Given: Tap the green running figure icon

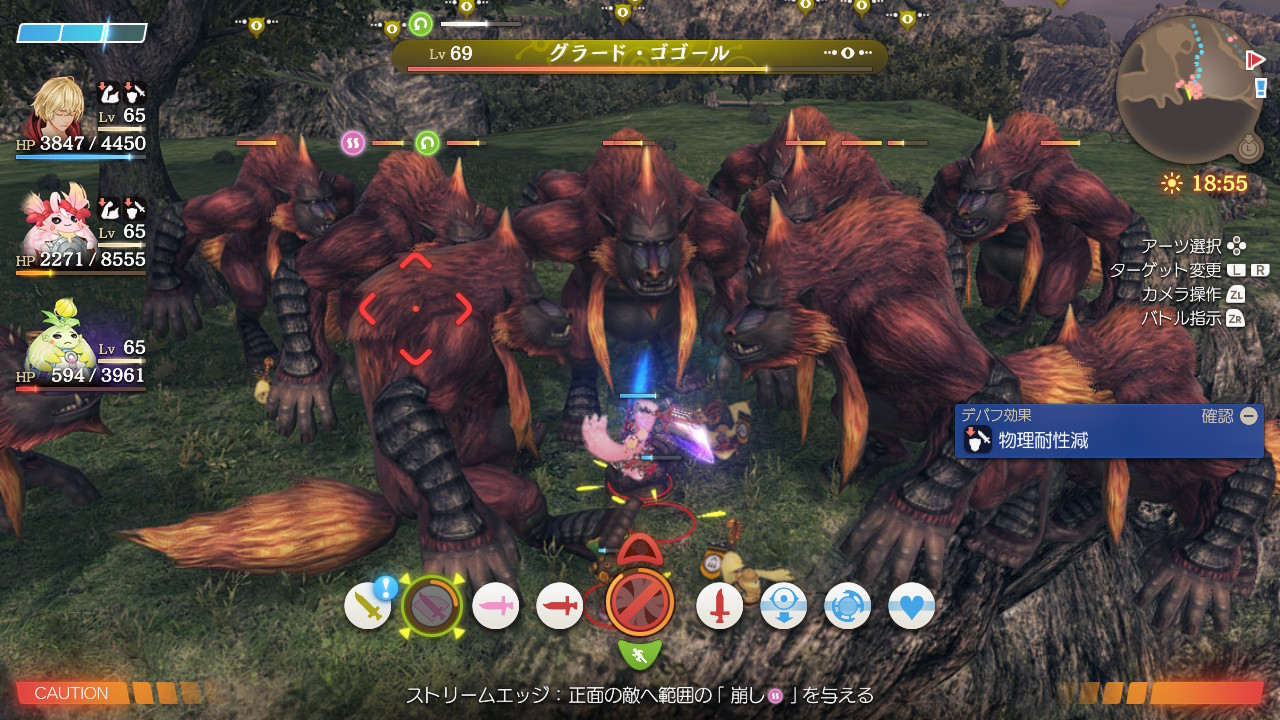Looking at the screenshot, I should click(x=640, y=655).
